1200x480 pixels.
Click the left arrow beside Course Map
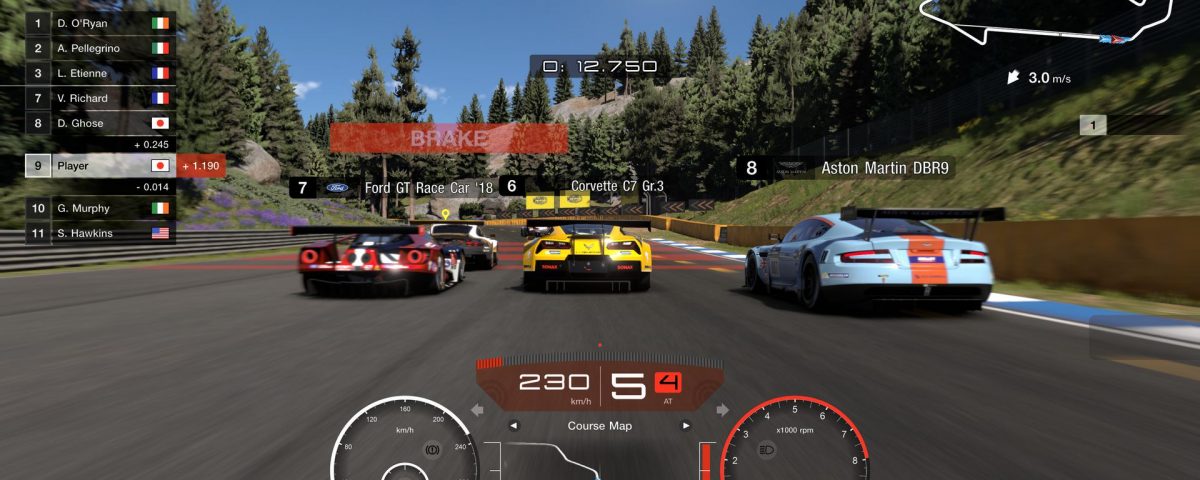point(515,426)
